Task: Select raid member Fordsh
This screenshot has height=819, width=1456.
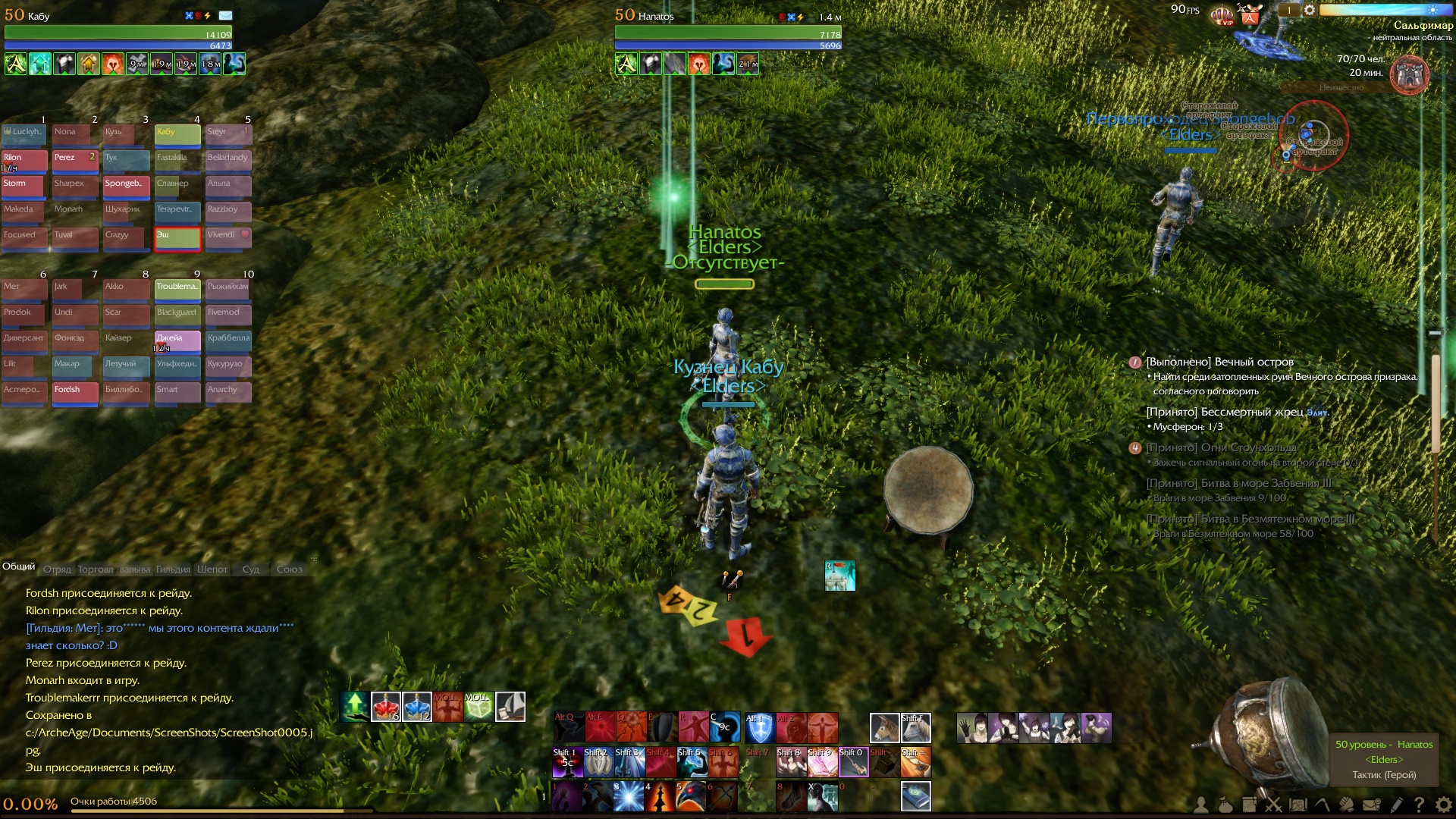Action: click(75, 392)
